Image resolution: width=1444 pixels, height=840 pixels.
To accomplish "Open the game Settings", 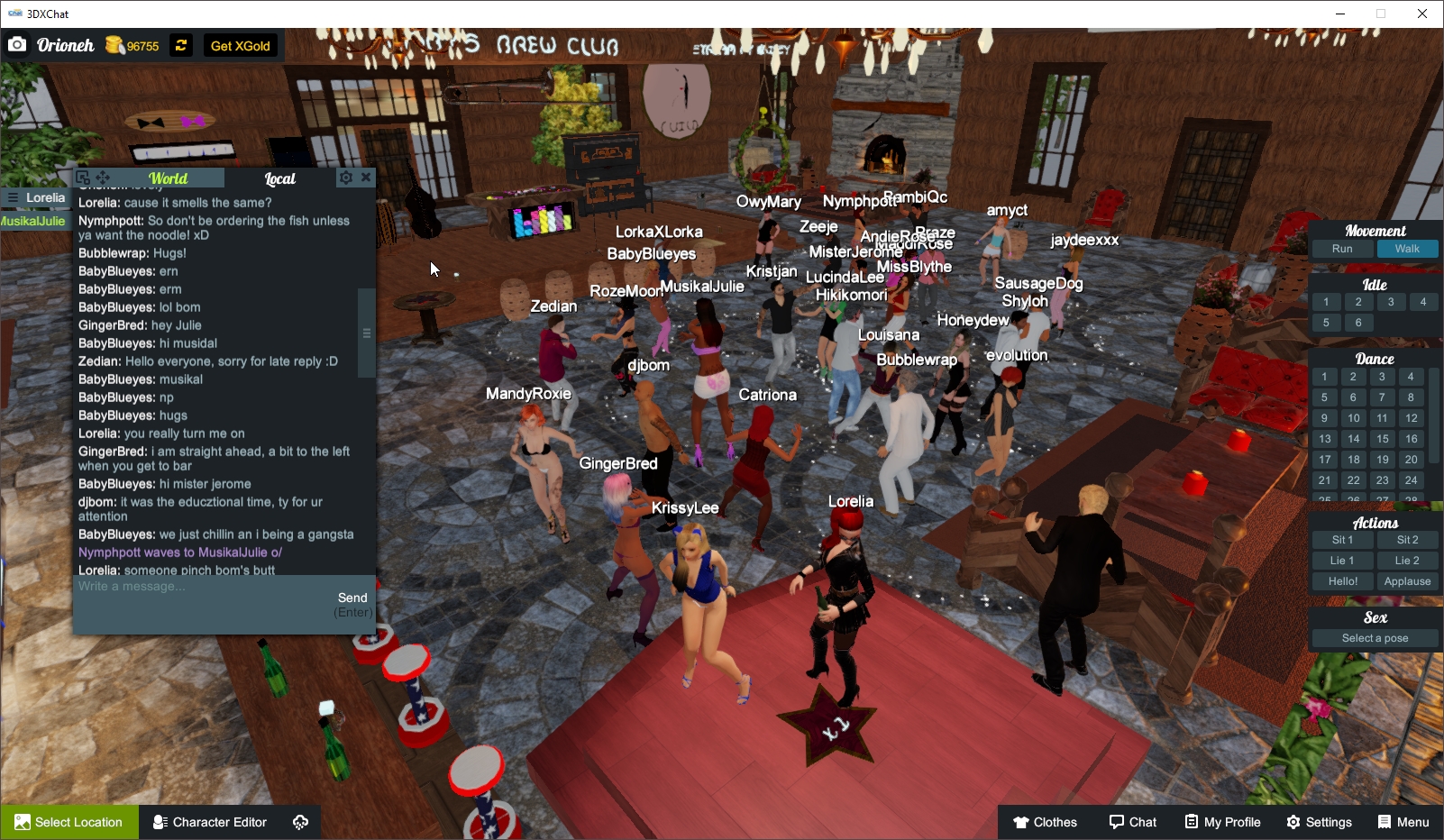I will (x=1319, y=822).
